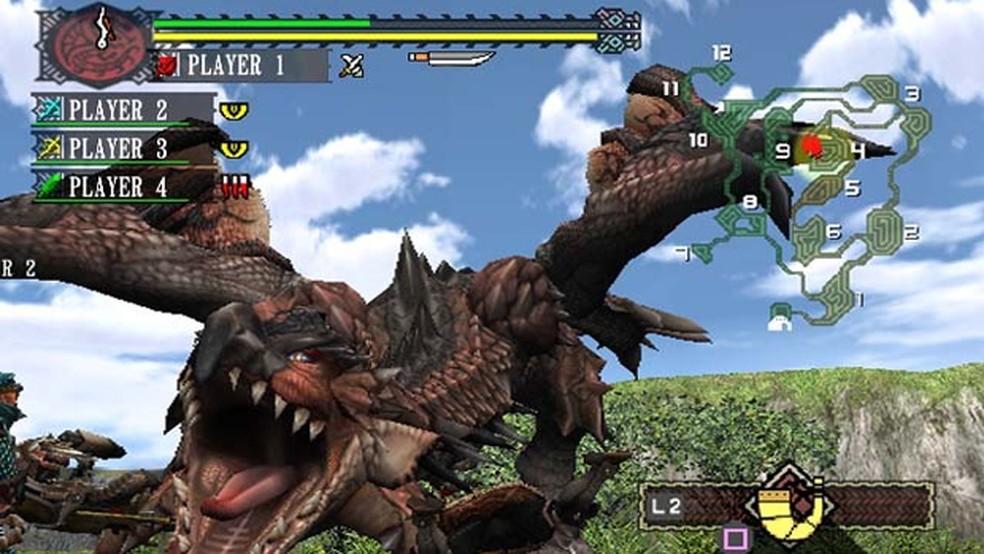This screenshot has height=554, width=984.
Task: Select the weapon sharpness blade icon
Action: pyautogui.click(x=452, y=58)
